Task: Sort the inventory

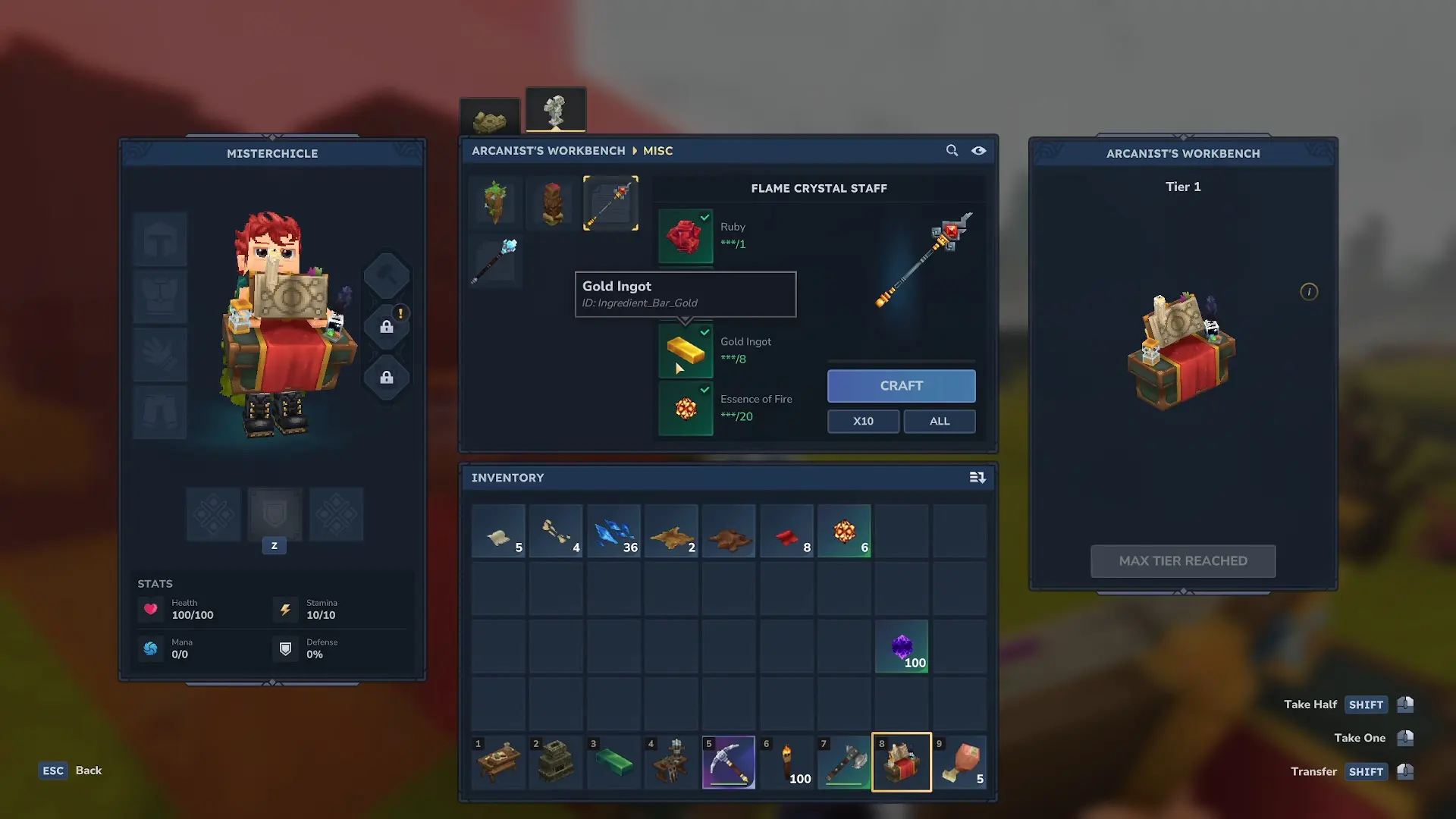Action: click(977, 478)
